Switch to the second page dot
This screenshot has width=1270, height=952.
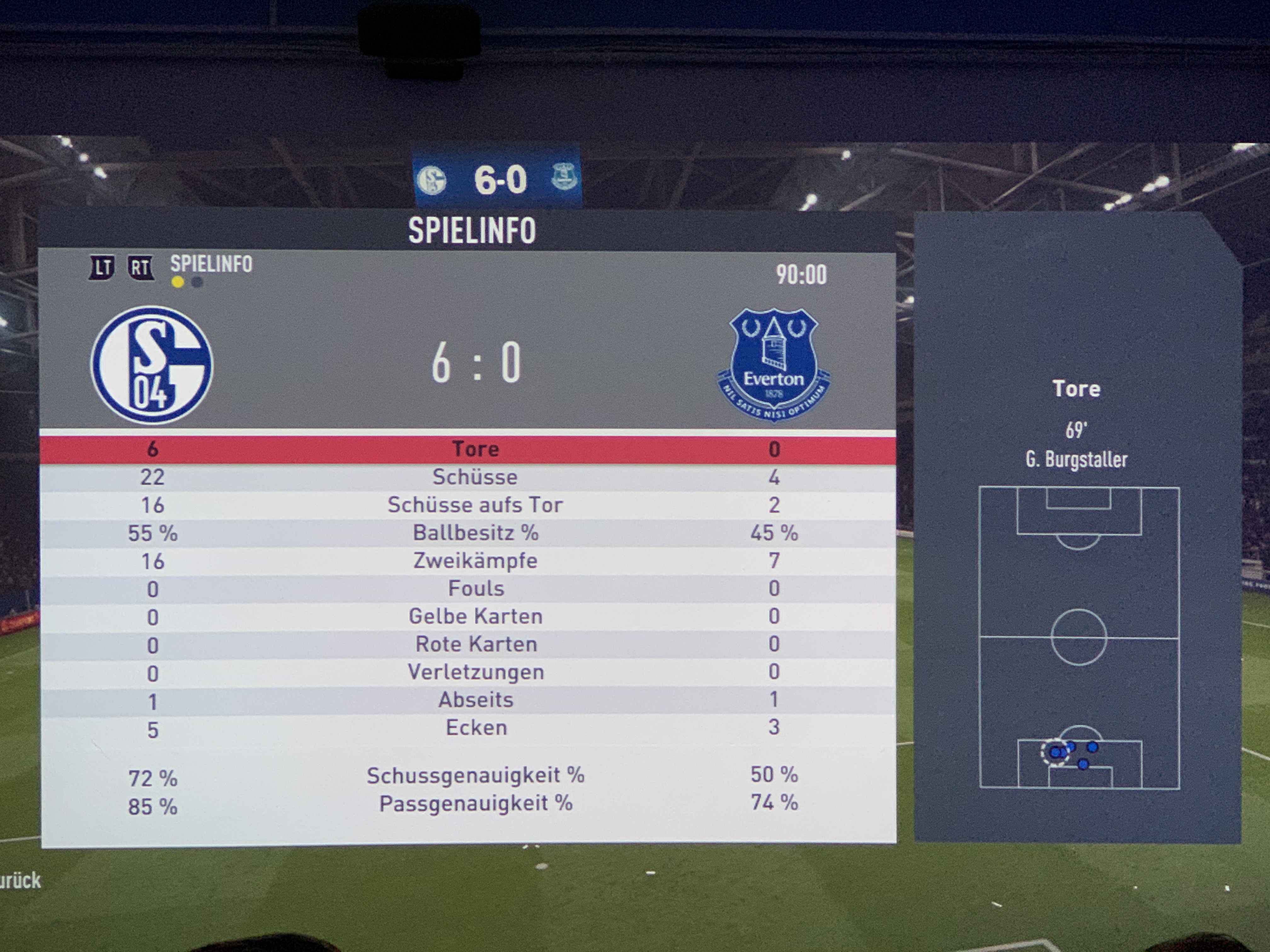pyautogui.click(x=197, y=282)
